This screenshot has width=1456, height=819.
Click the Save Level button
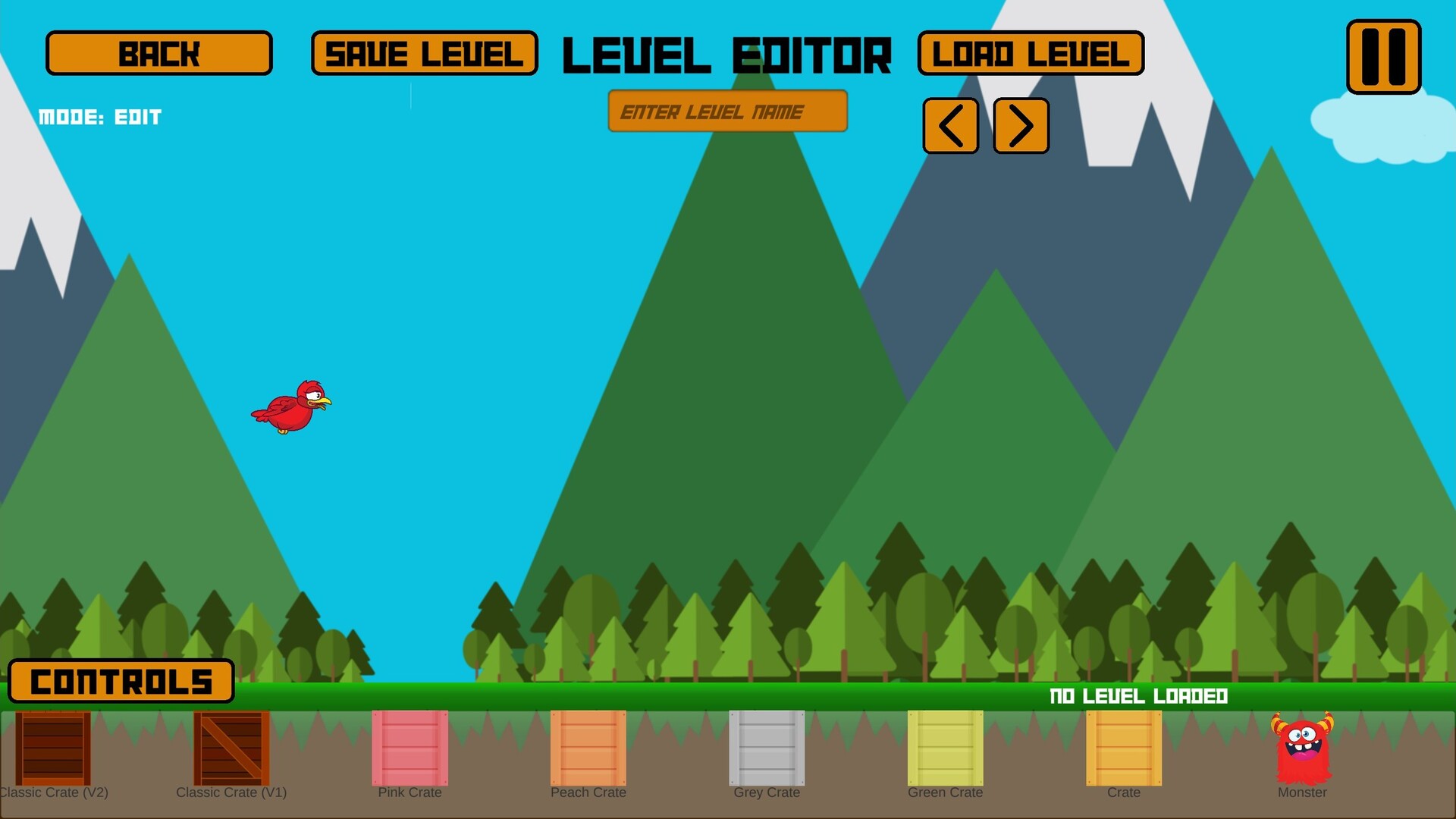pos(425,53)
